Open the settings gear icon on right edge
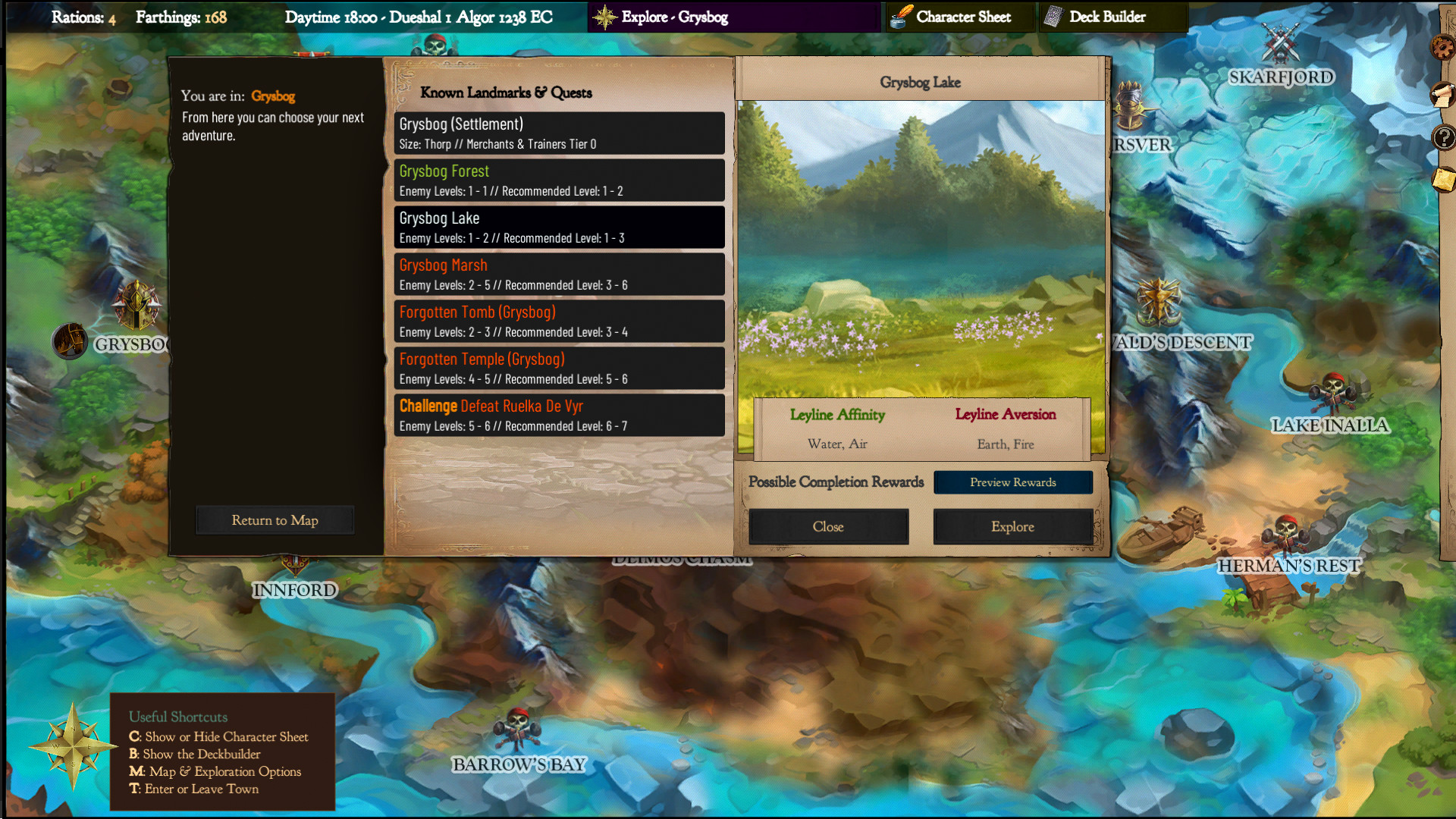 tap(1442, 47)
